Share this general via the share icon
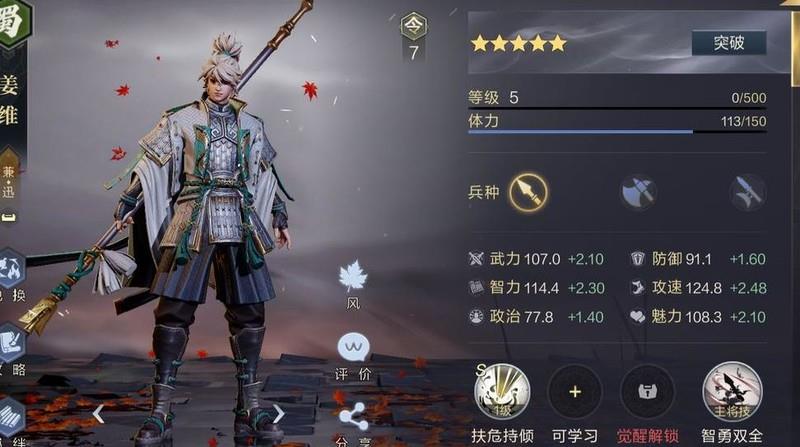 (x=353, y=417)
